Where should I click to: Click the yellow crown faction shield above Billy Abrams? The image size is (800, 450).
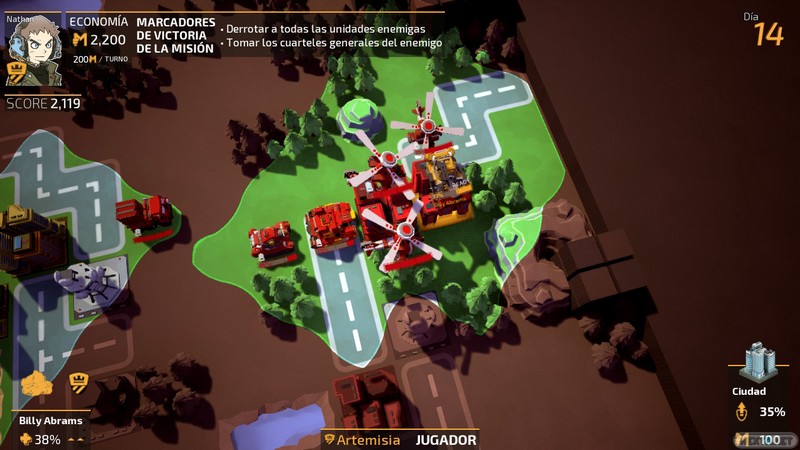pos(77,383)
